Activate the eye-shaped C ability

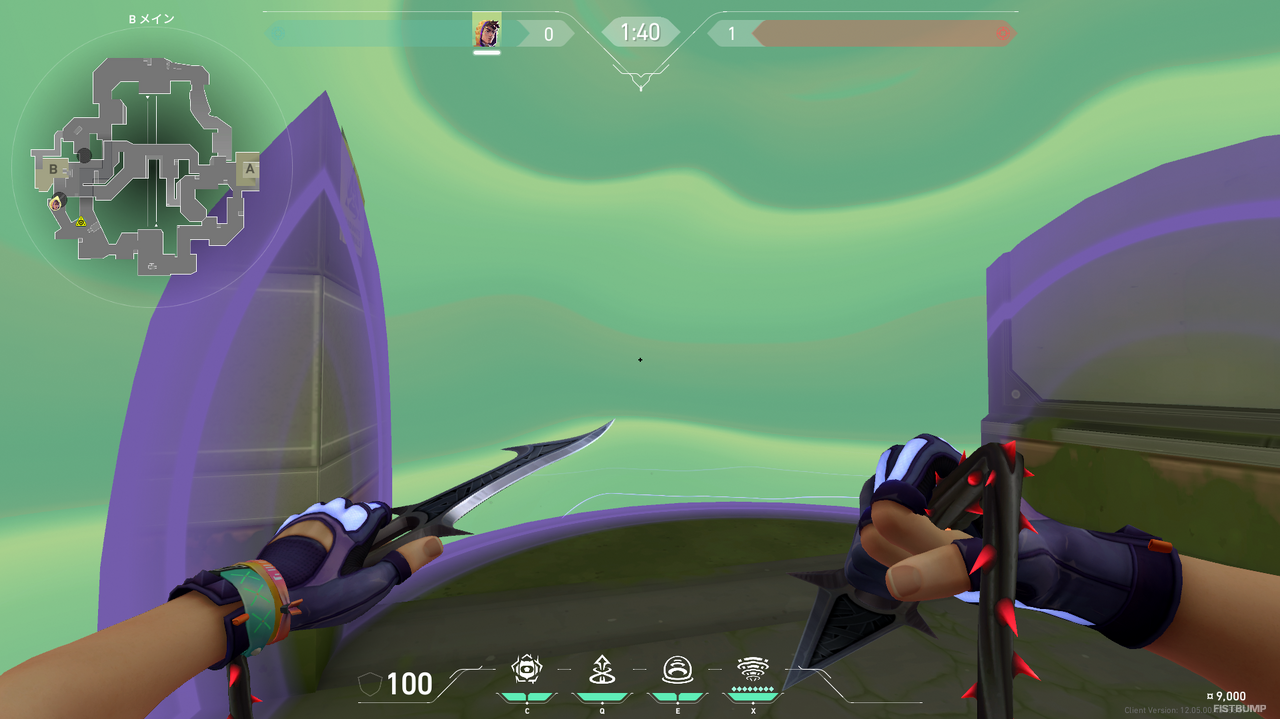527,669
